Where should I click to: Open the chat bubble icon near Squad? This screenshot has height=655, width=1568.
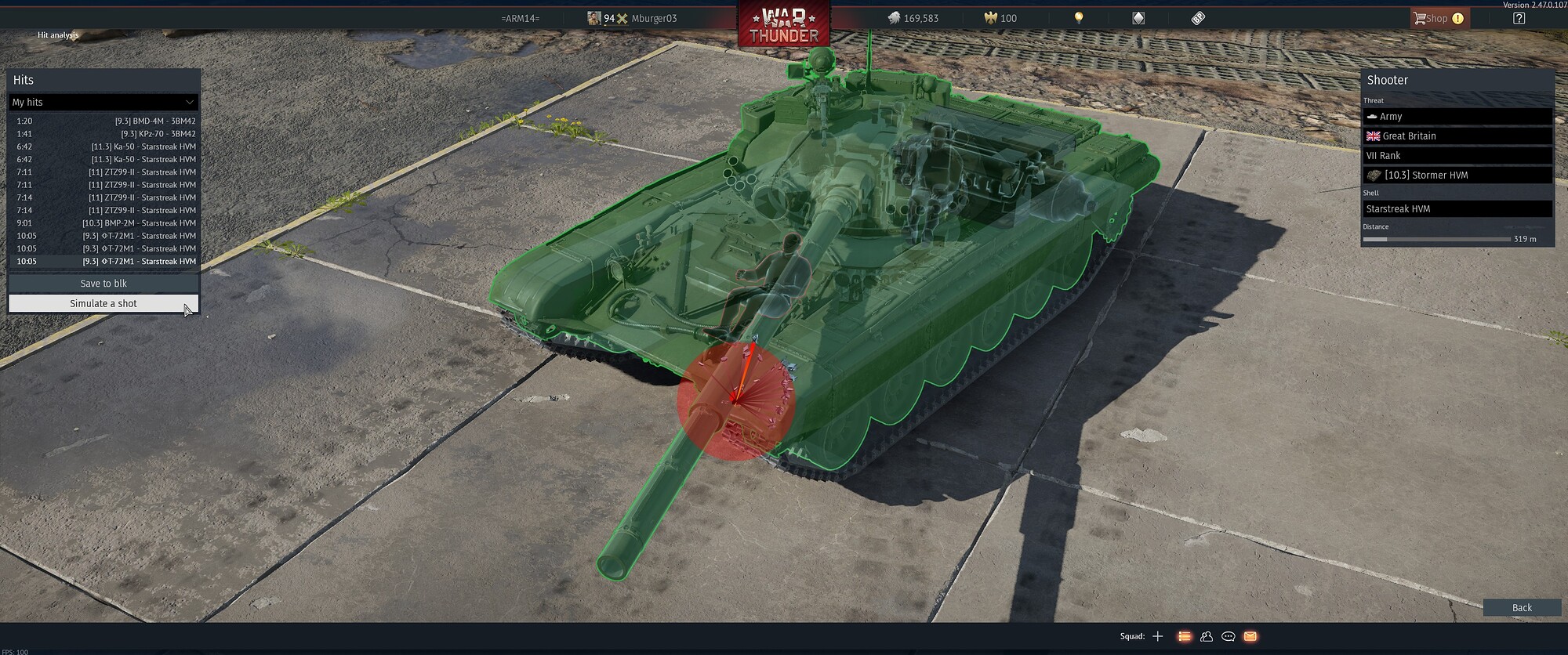point(1229,637)
